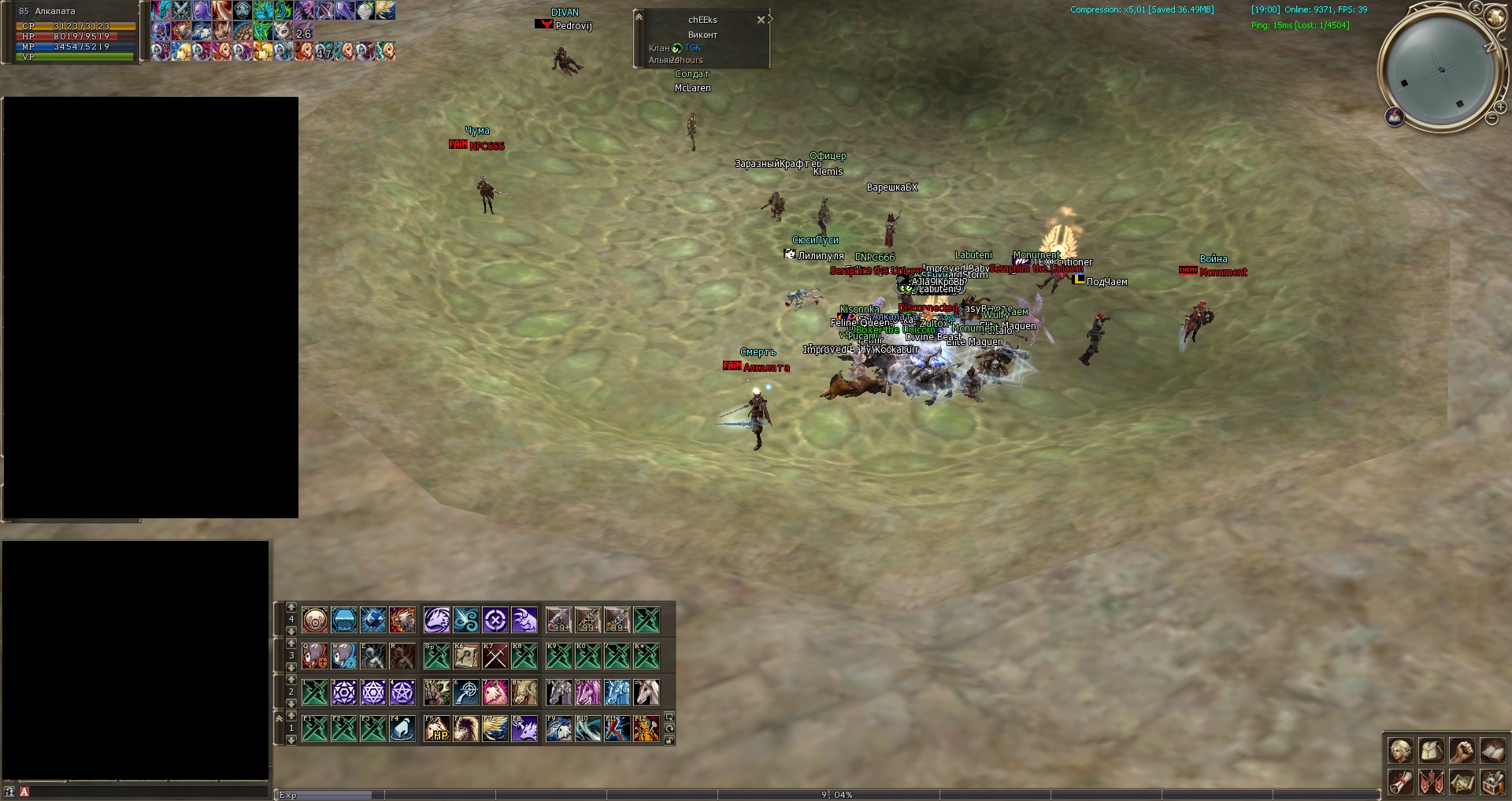Use the K7 crossed swords action
Viewport: 1512px width, 801px height.
[495, 656]
